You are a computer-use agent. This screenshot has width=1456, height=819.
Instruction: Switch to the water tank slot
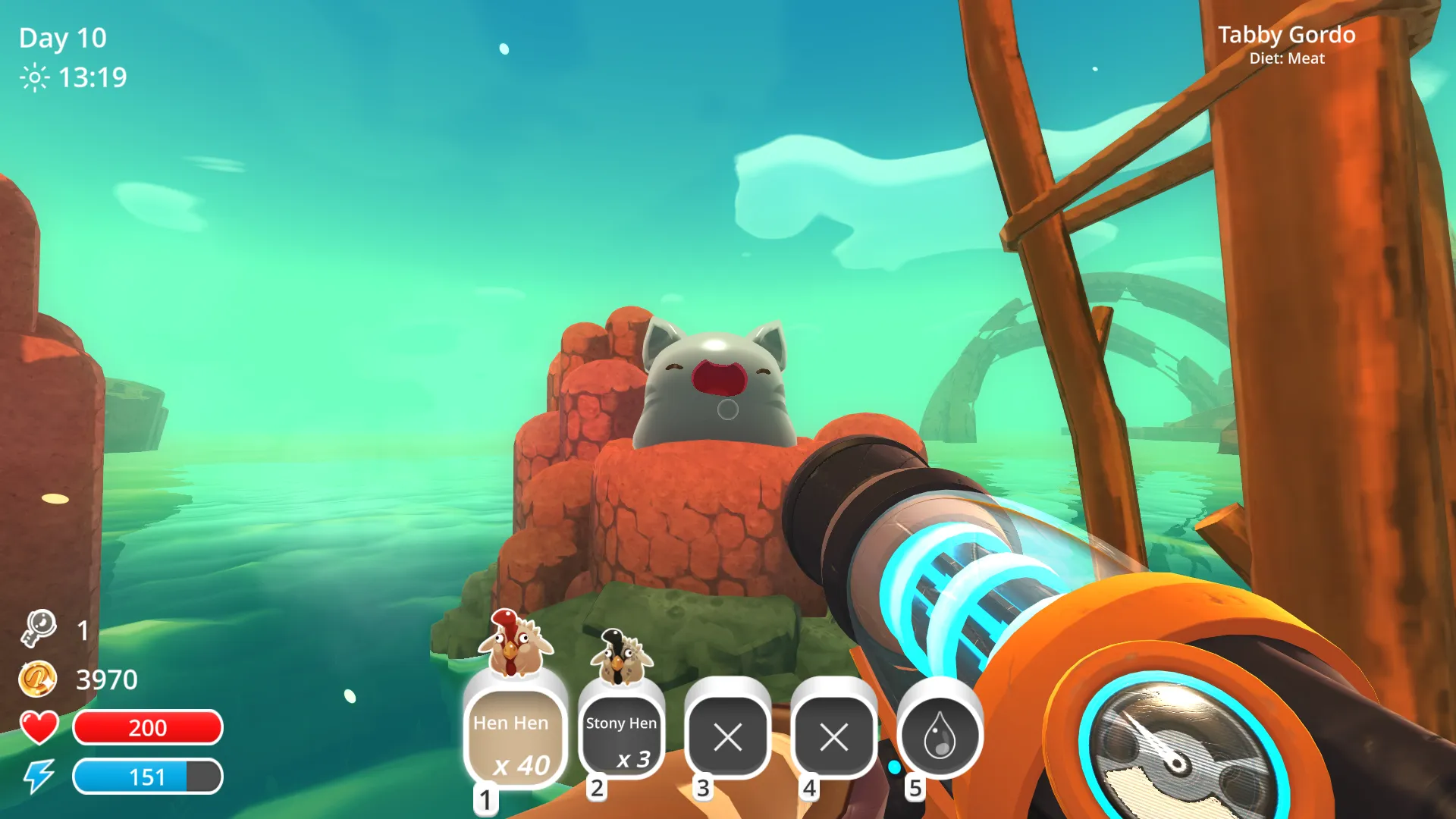tap(940, 736)
